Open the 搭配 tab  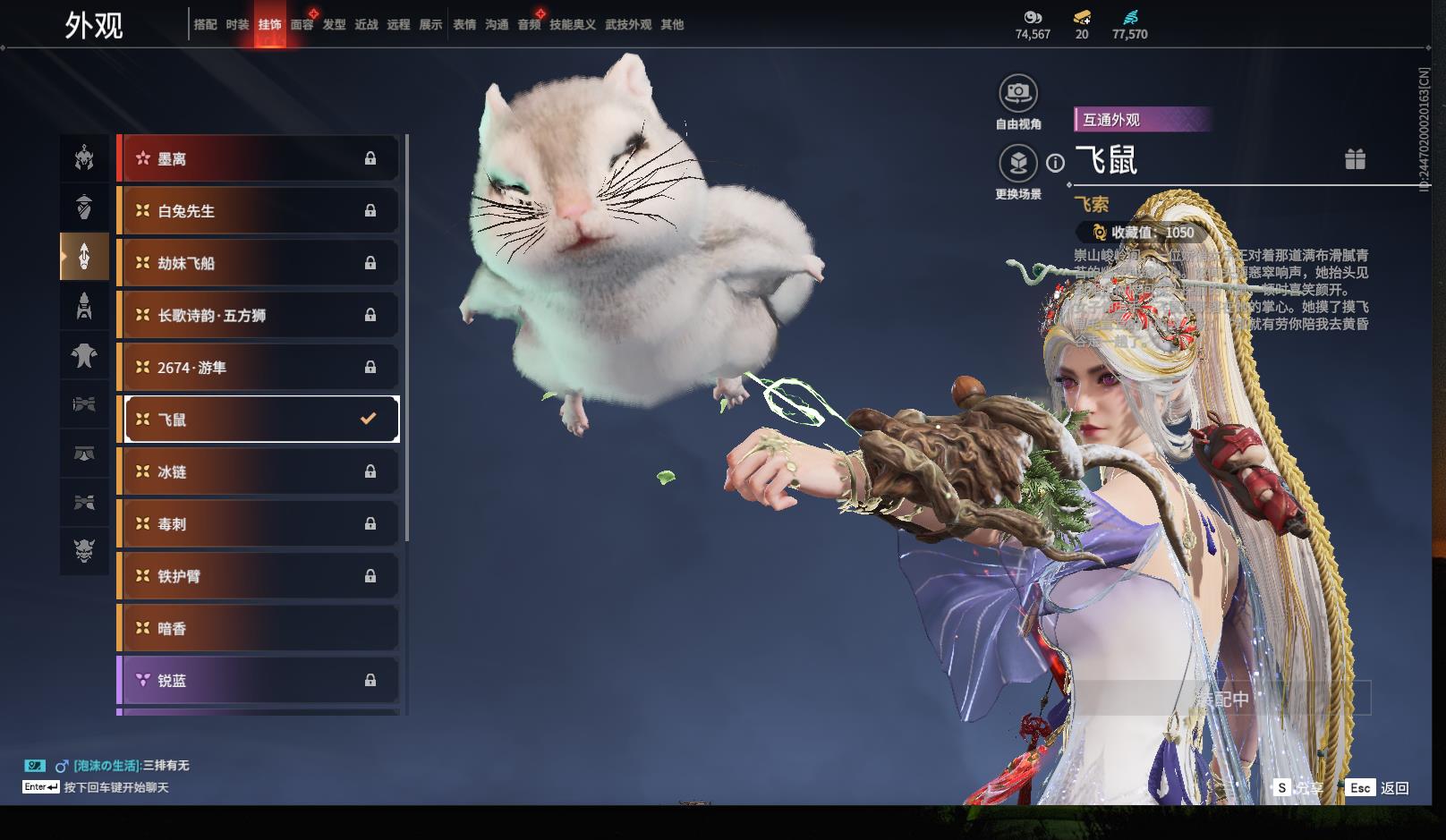coord(205,25)
